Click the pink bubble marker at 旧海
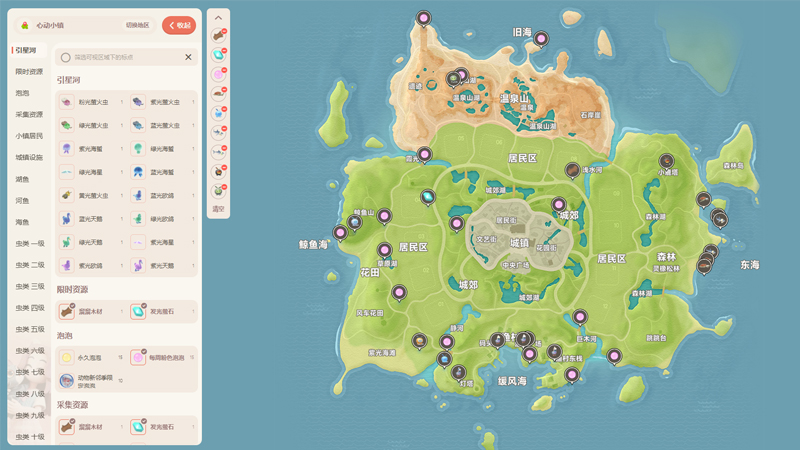The width and height of the screenshot is (800, 450). (x=541, y=39)
